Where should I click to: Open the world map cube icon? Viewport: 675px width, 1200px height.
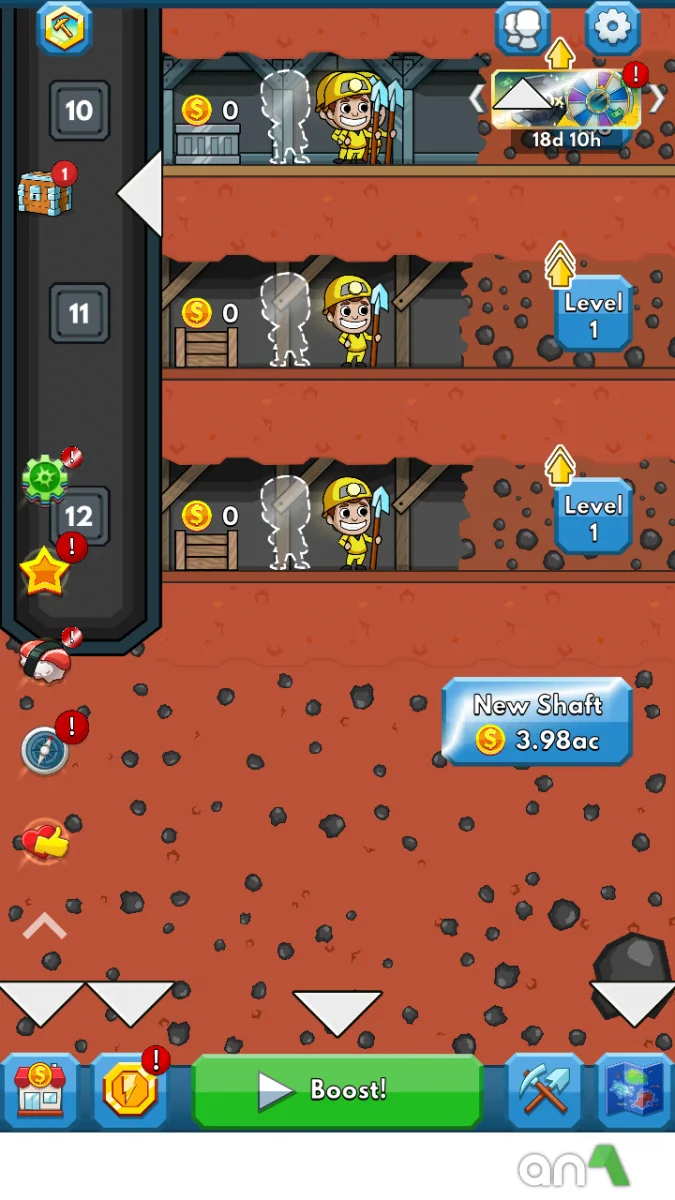633,1089
